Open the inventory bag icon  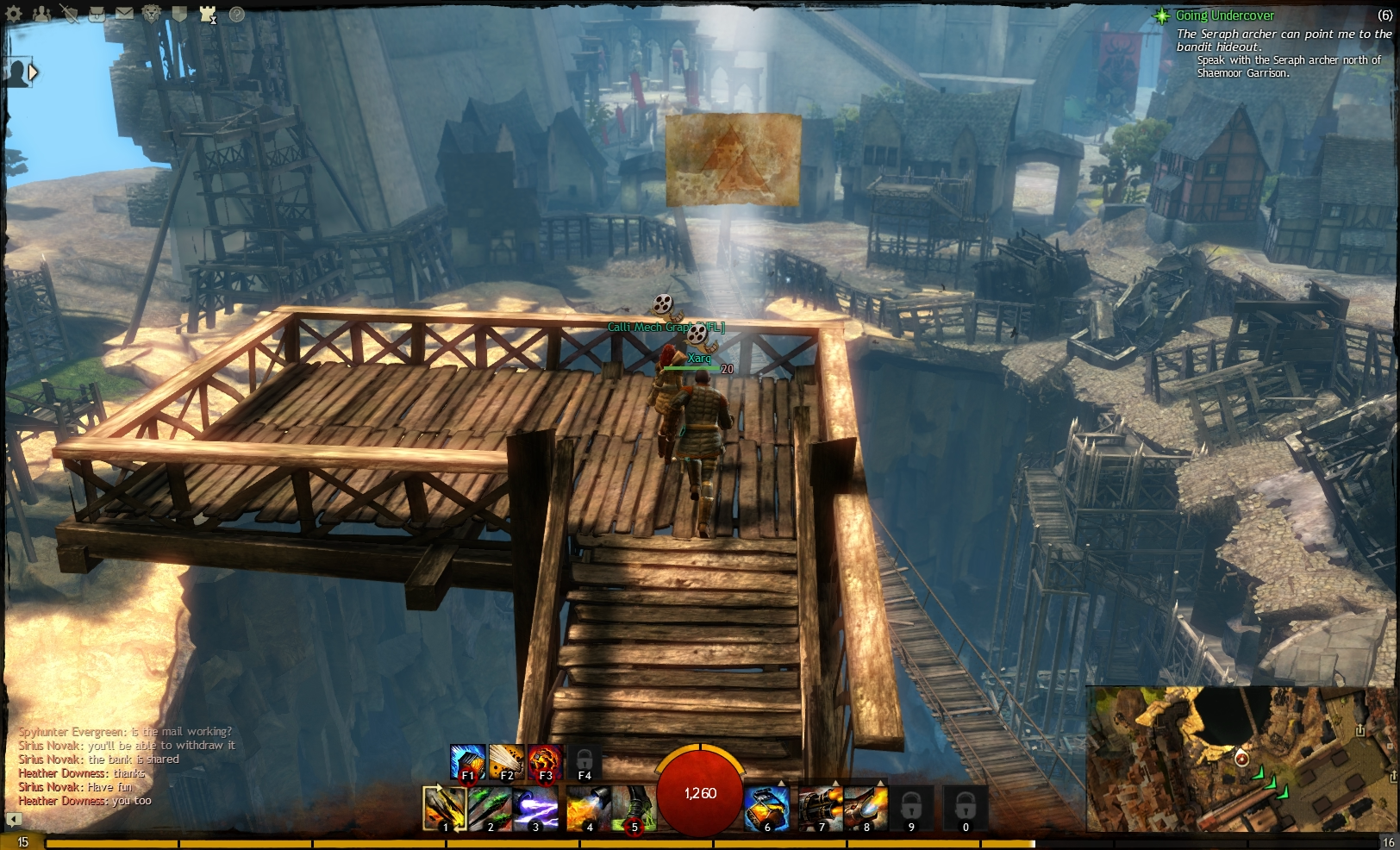(x=97, y=14)
